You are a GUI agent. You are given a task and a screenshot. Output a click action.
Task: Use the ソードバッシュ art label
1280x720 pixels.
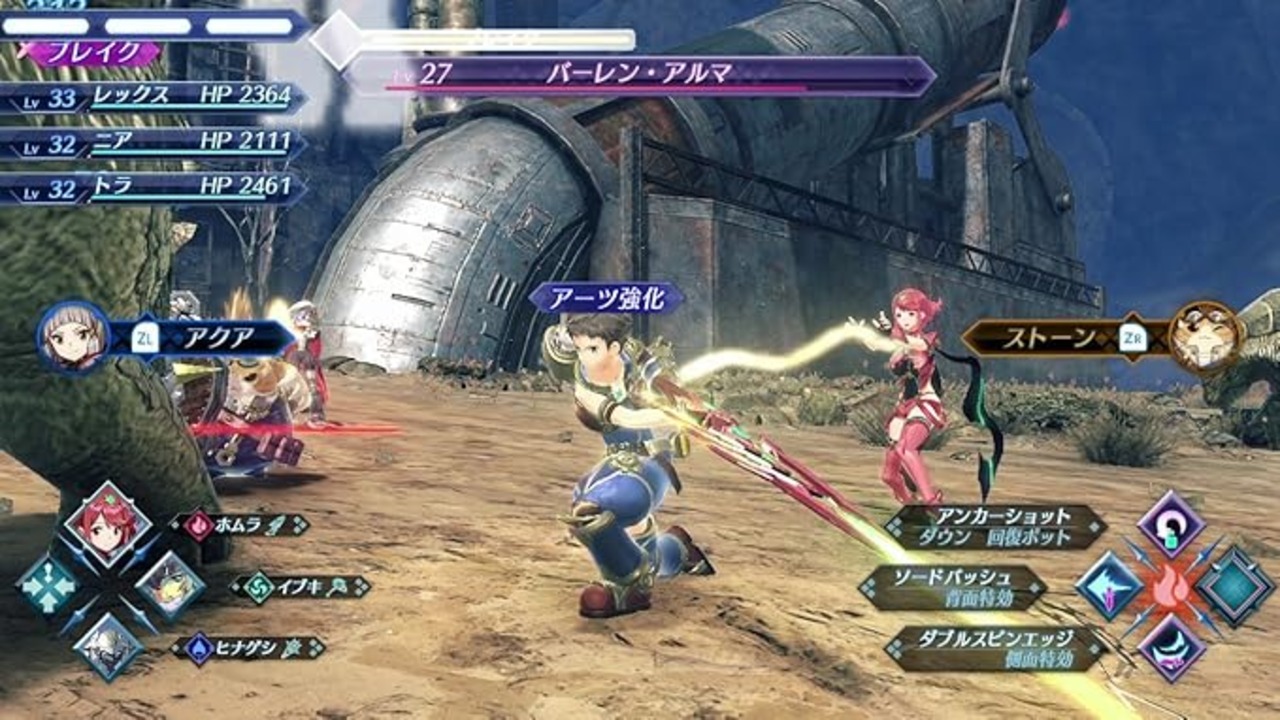tap(953, 588)
